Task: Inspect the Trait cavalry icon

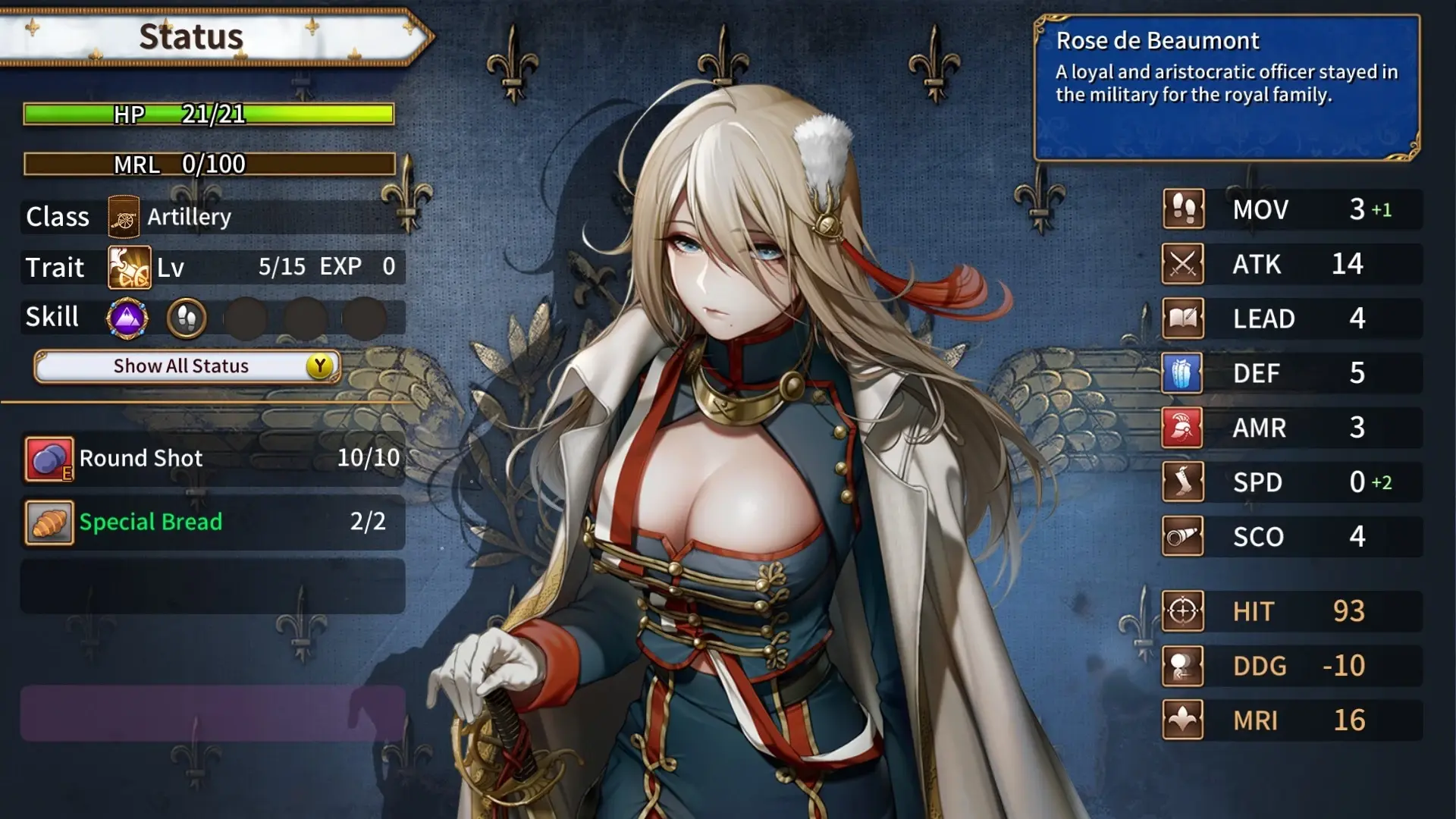Action: 129,267
